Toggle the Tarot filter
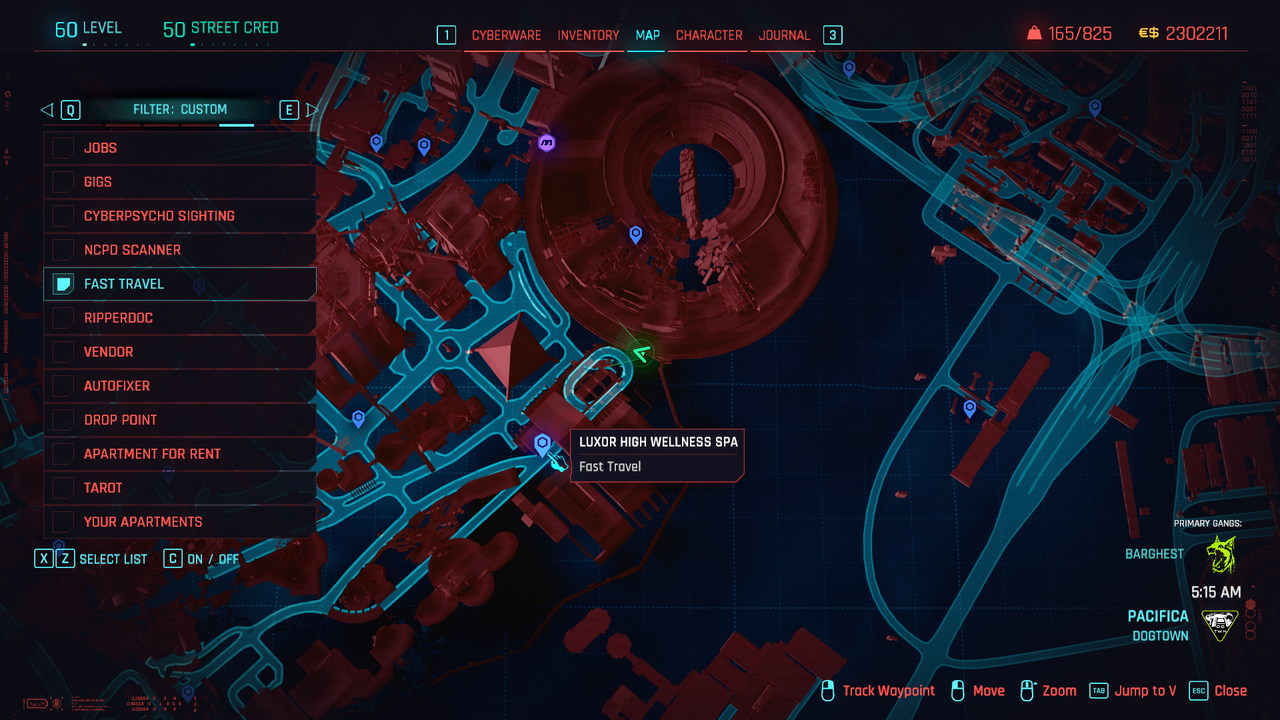 click(x=64, y=488)
